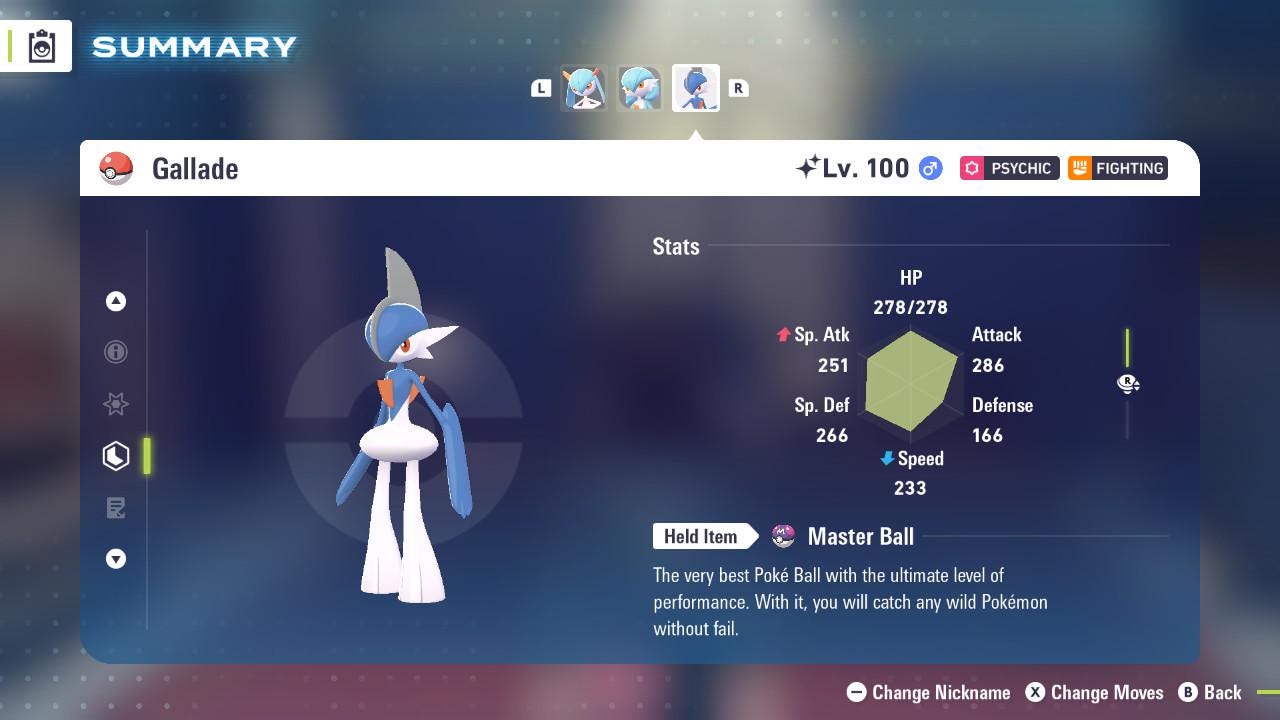Select the hexagon Stats icon in sidebar
This screenshot has height=720, width=1280.
115,455
